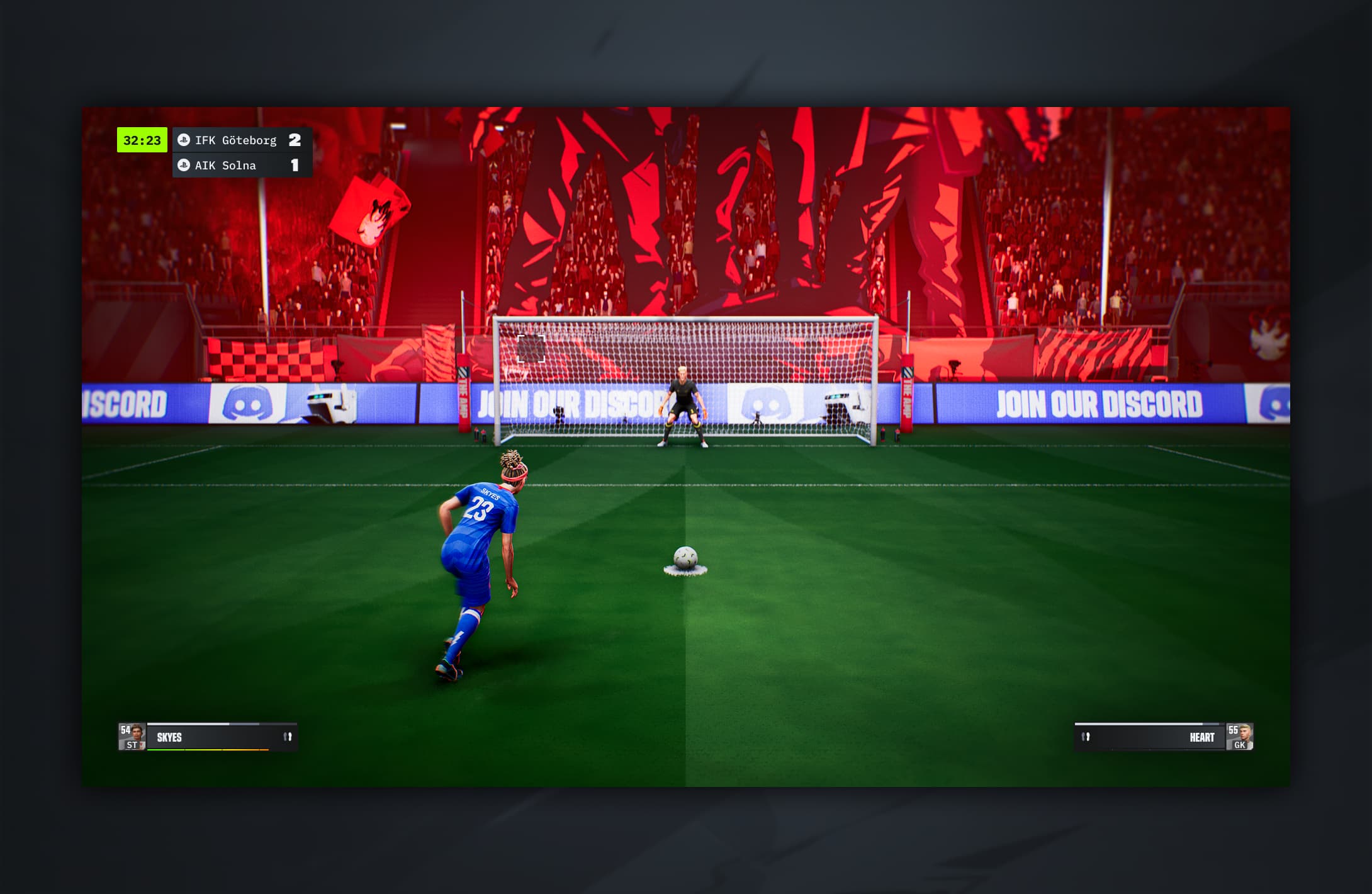The image size is (1372, 894).
Task: Click the PlayStation icon beside IFK Göteborg
Action: point(183,140)
